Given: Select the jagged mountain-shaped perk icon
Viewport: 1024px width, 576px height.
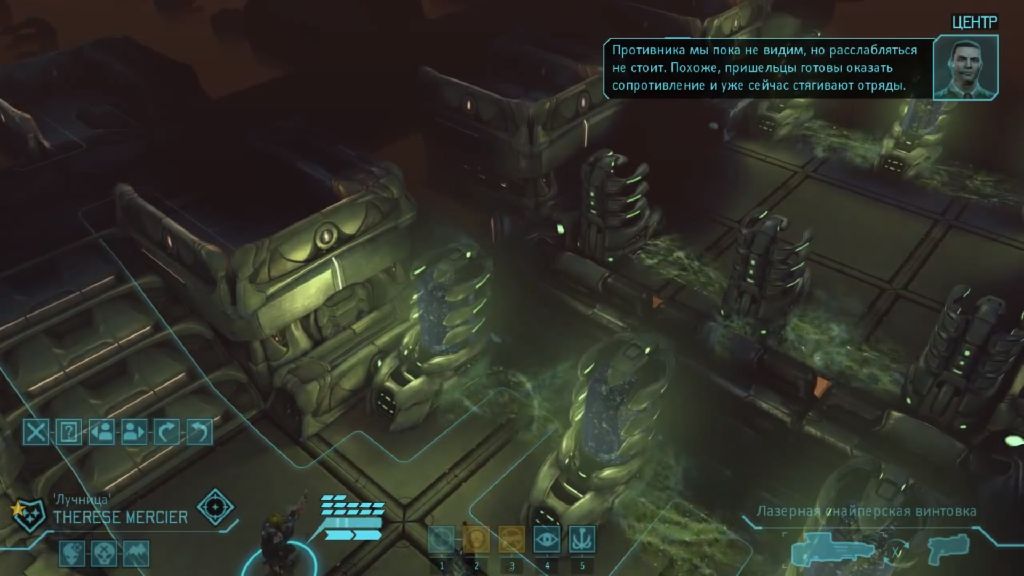Looking at the screenshot, I should pyautogui.click(x=135, y=553).
